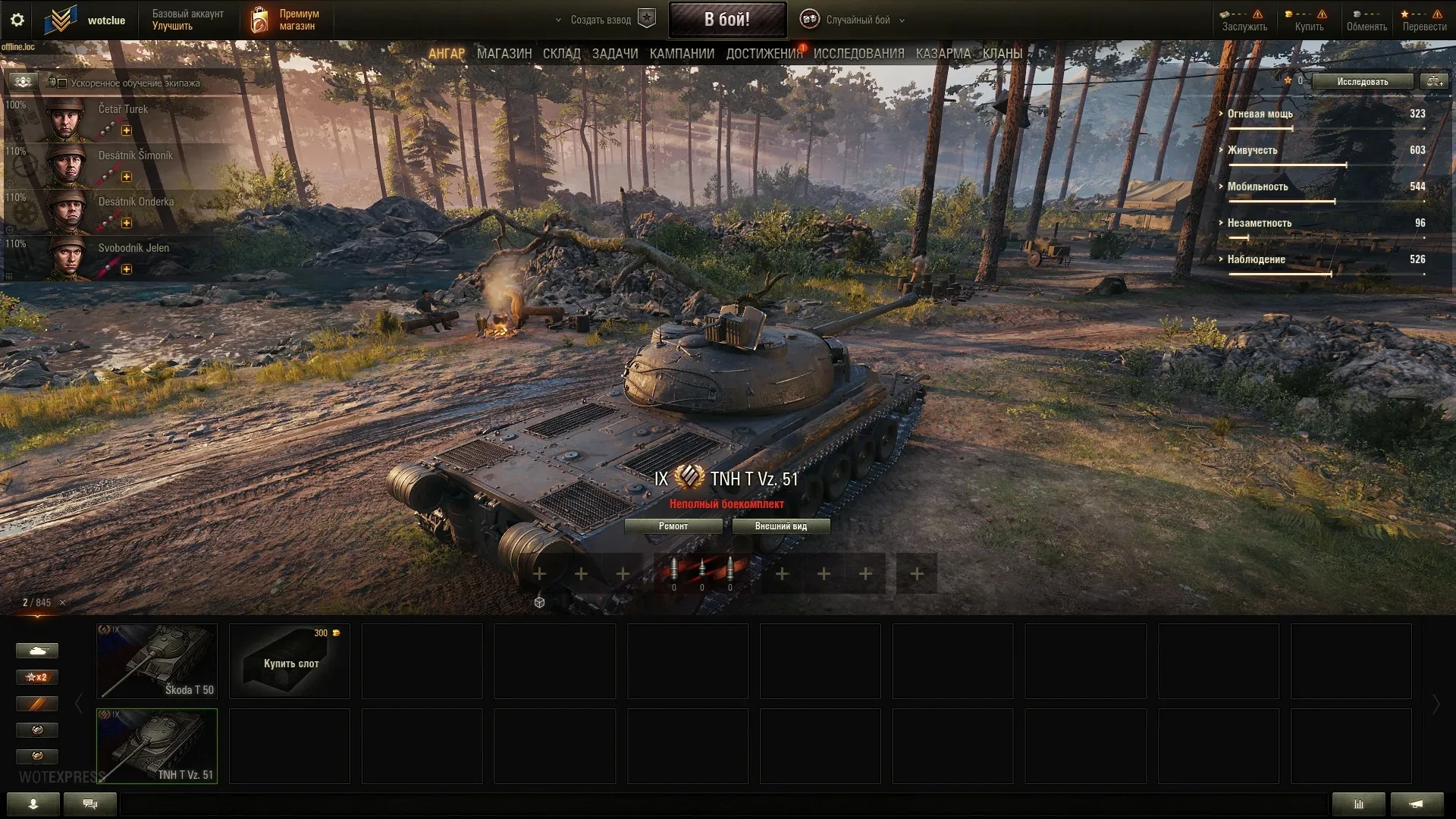Image resolution: width=1456 pixels, height=819 pixels.
Task: Open «Внешний вид» customization
Action: (x=780, y=526)
